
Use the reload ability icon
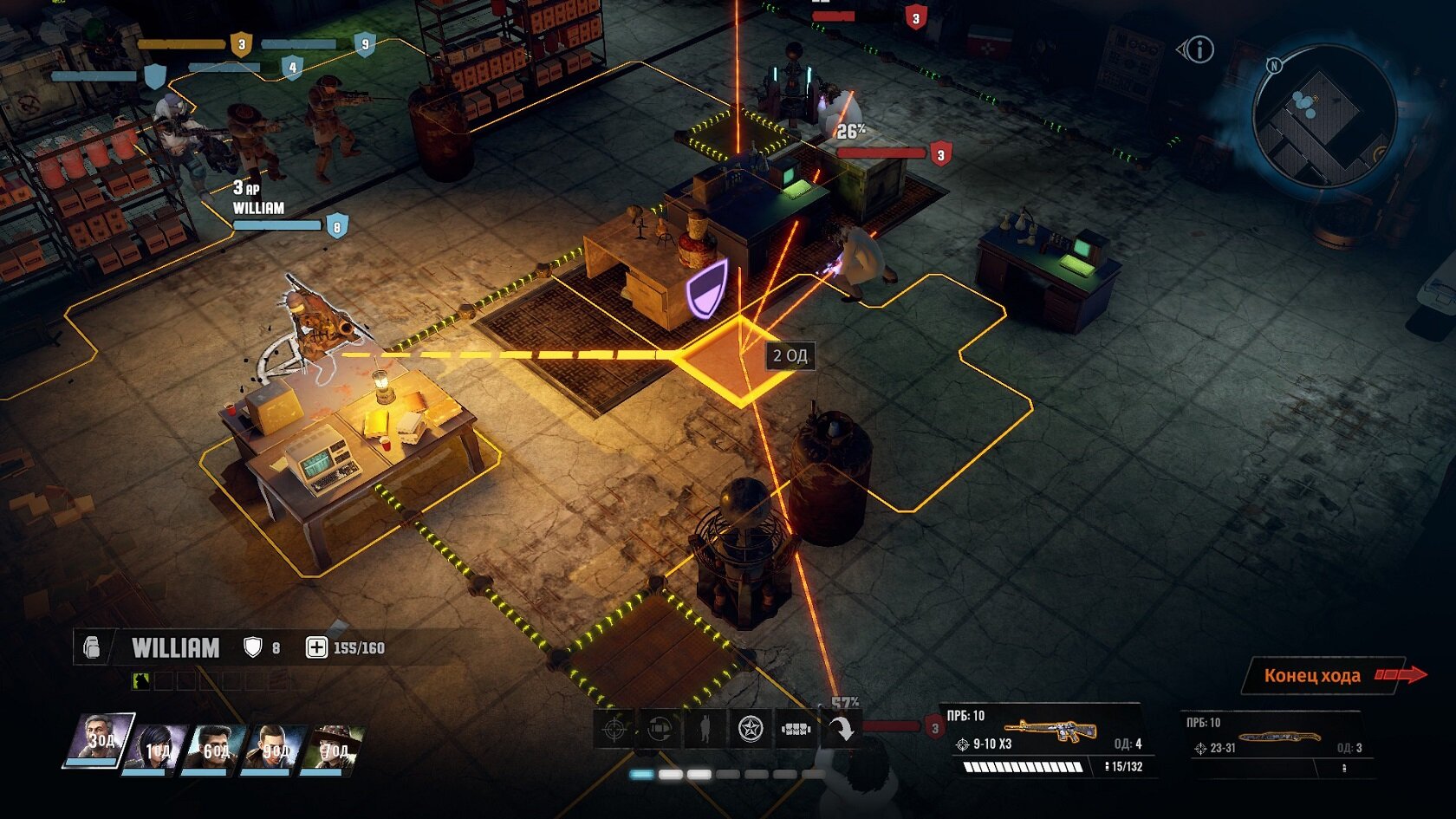point(660,729)
